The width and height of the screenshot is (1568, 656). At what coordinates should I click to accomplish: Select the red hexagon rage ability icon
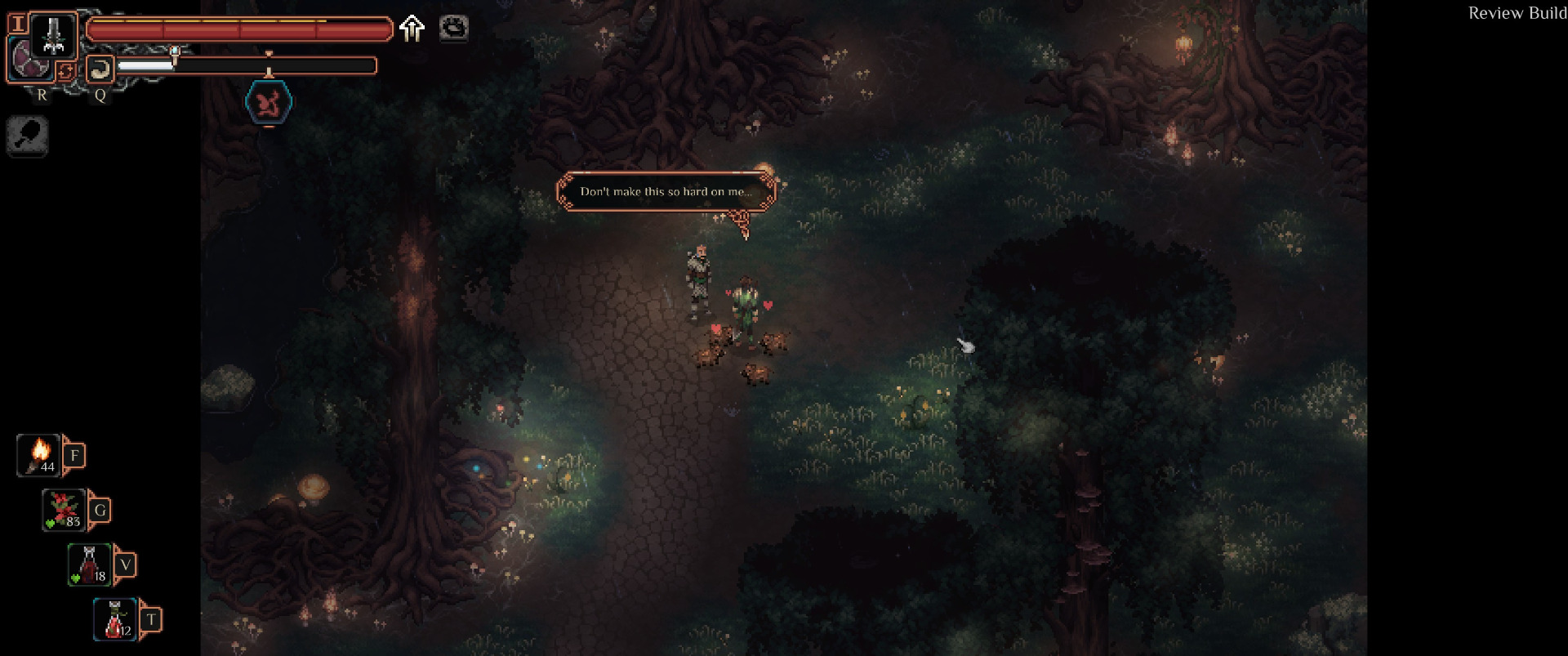click(269, 103)
